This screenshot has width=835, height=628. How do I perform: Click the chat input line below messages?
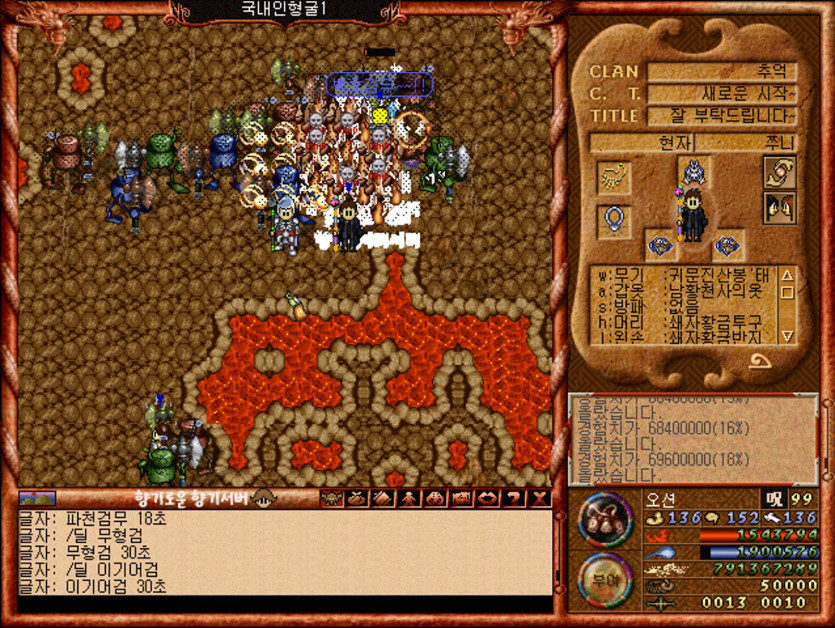284,604
